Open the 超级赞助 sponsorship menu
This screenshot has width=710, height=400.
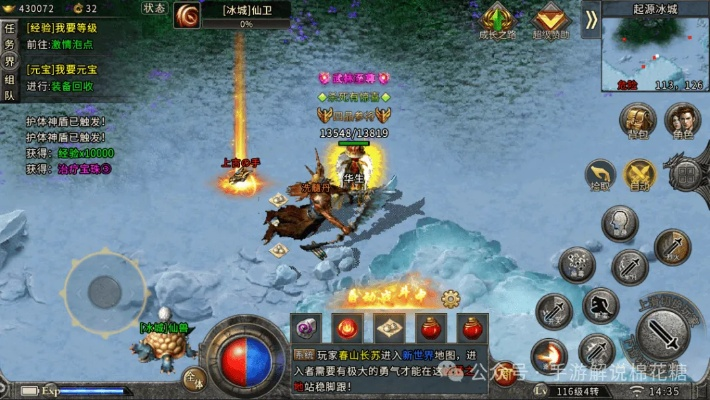pos(550,20)
